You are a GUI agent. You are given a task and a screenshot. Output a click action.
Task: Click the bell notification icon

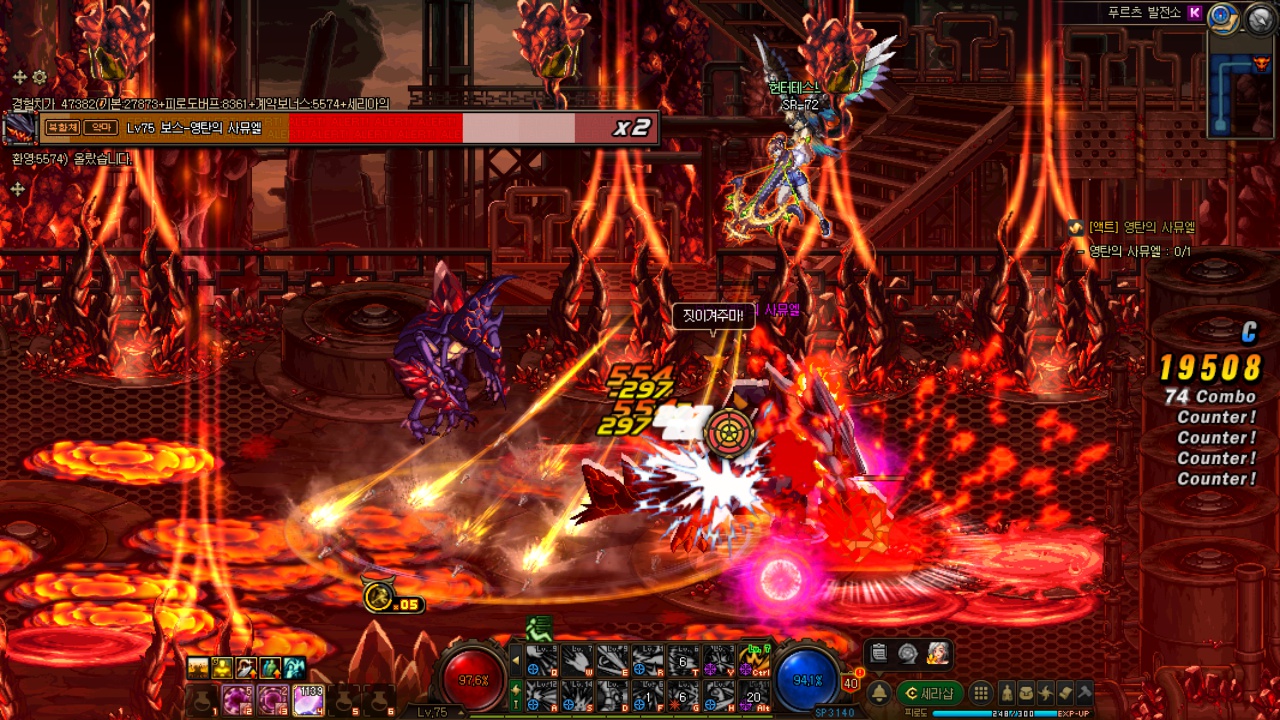[879, 693]
